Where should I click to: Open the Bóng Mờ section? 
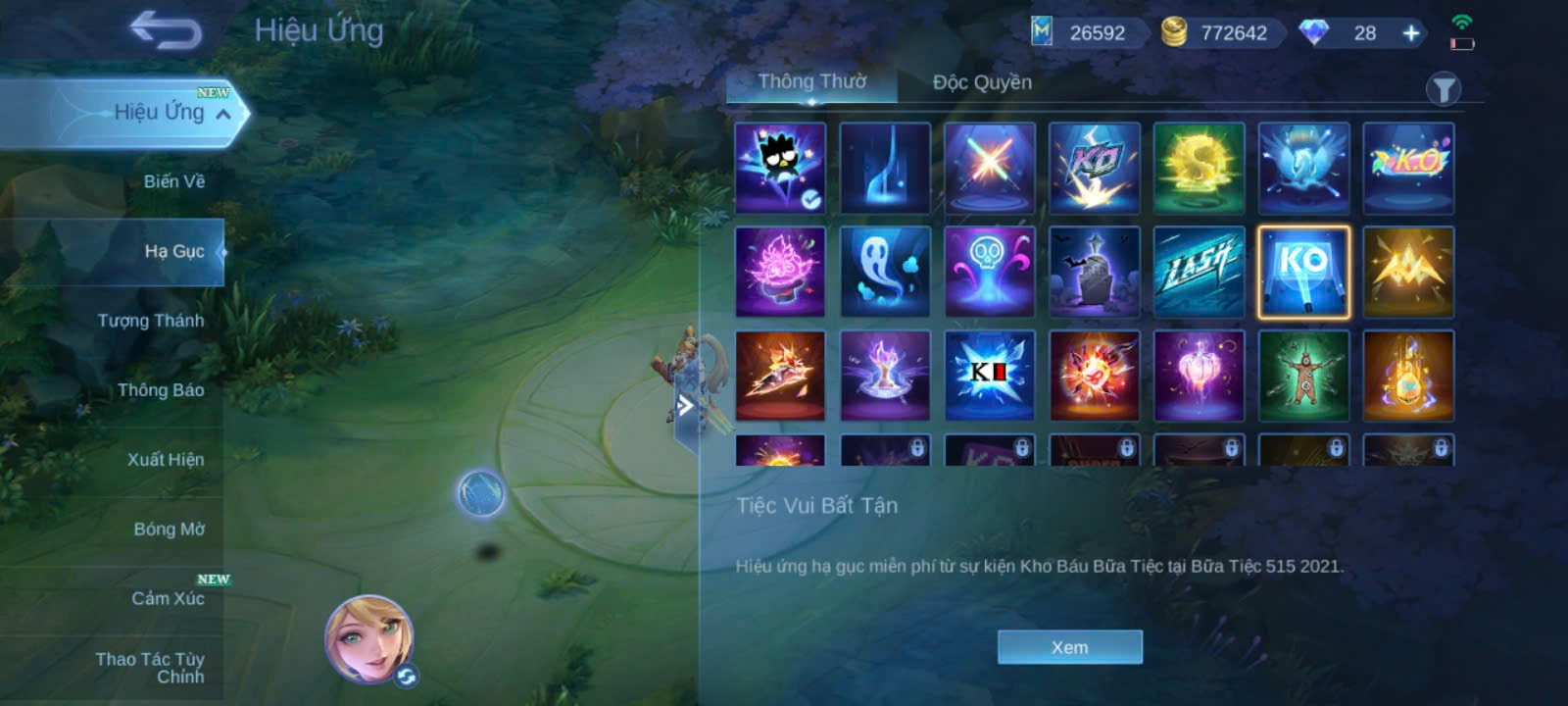click(169, 529)
